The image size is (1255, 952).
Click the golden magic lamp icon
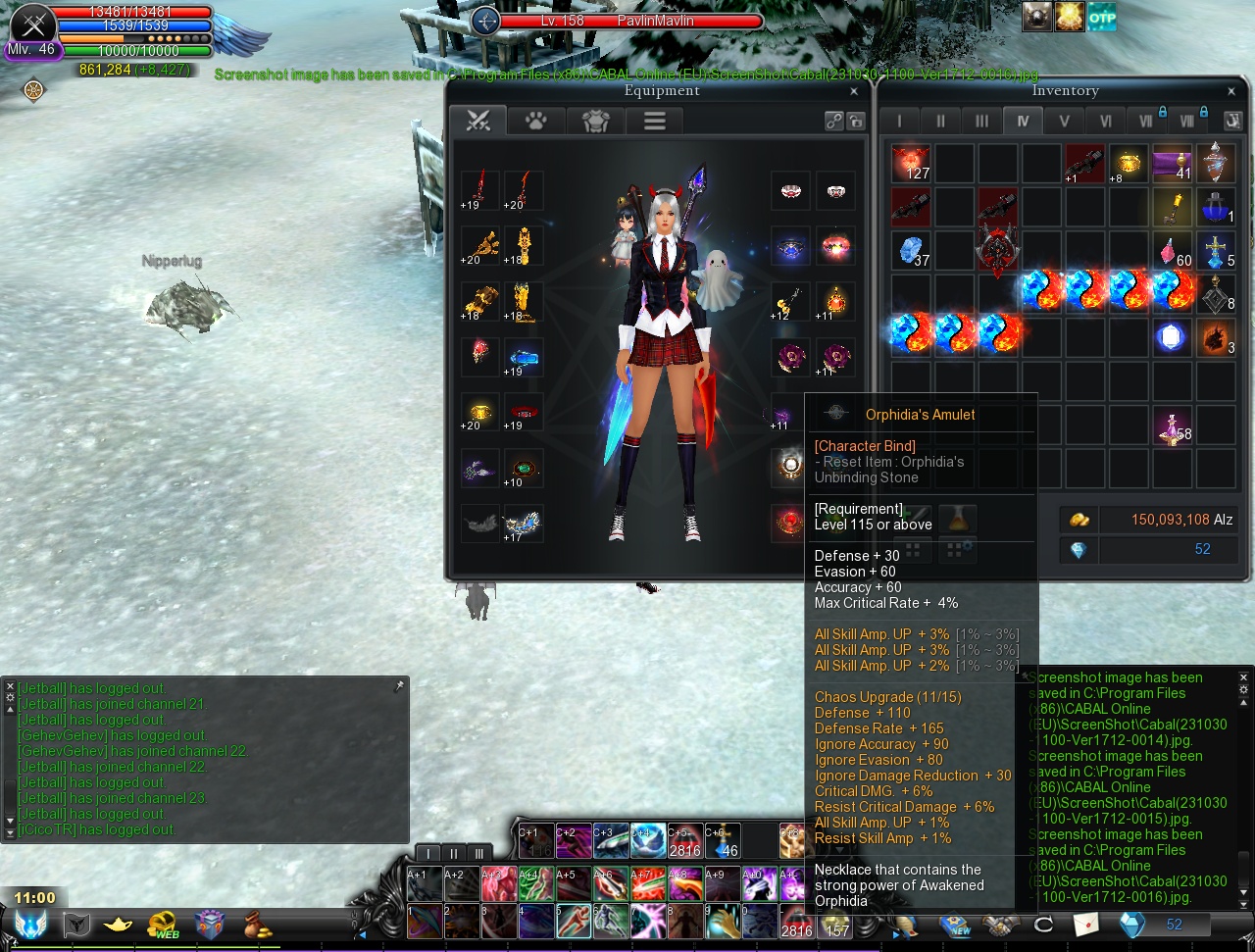click(x=119, y=925)
